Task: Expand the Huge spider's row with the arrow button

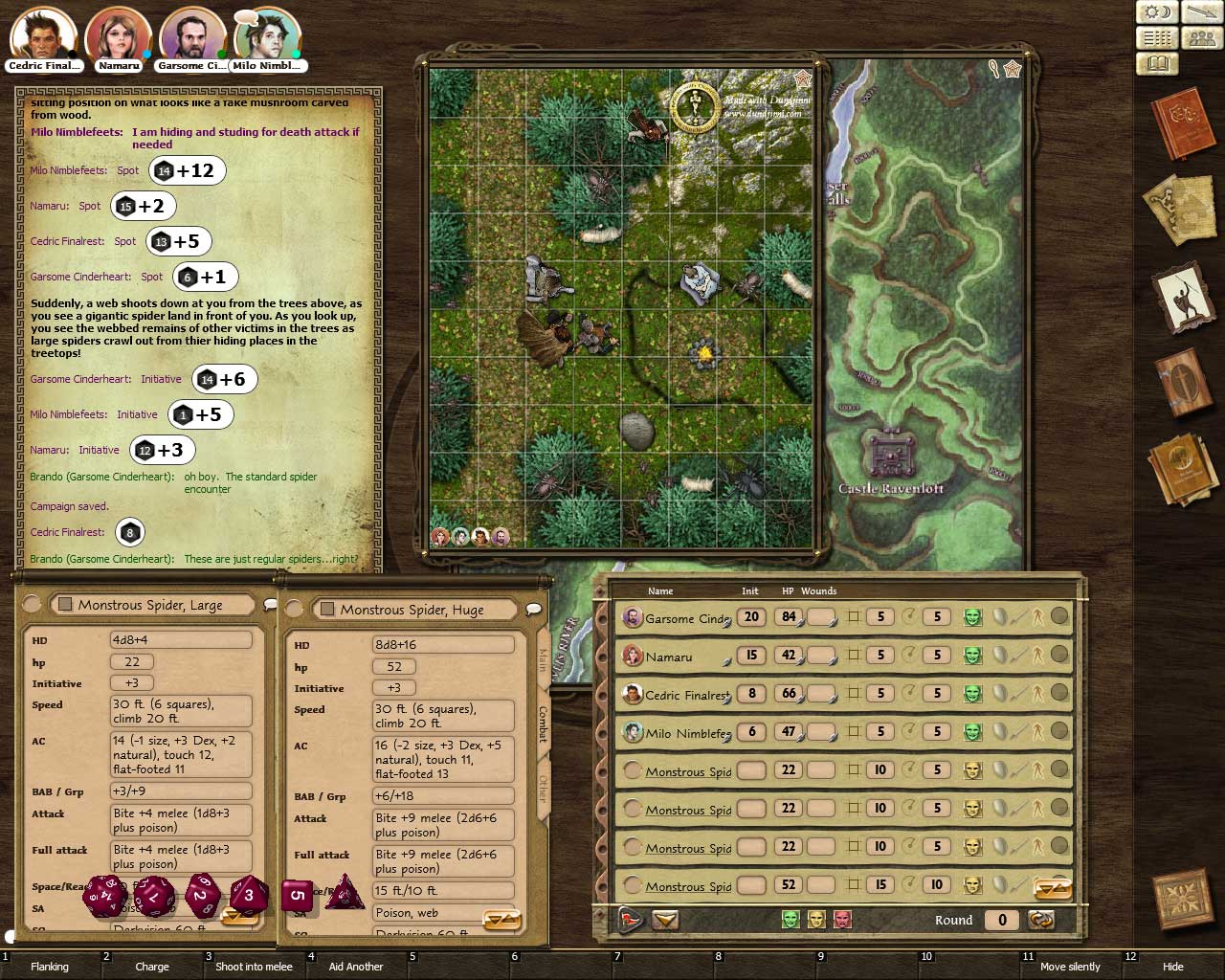Action: 1053,888
